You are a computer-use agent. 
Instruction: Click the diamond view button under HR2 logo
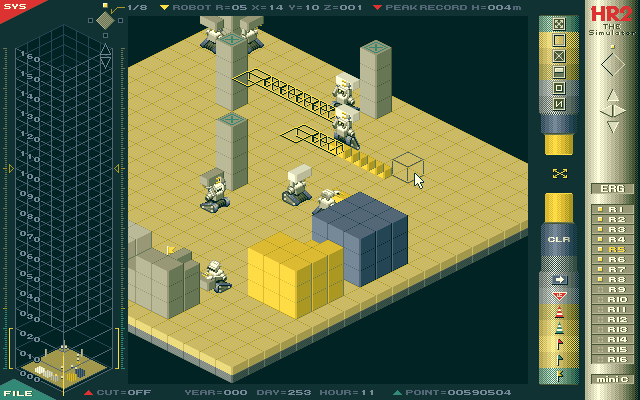612,65
